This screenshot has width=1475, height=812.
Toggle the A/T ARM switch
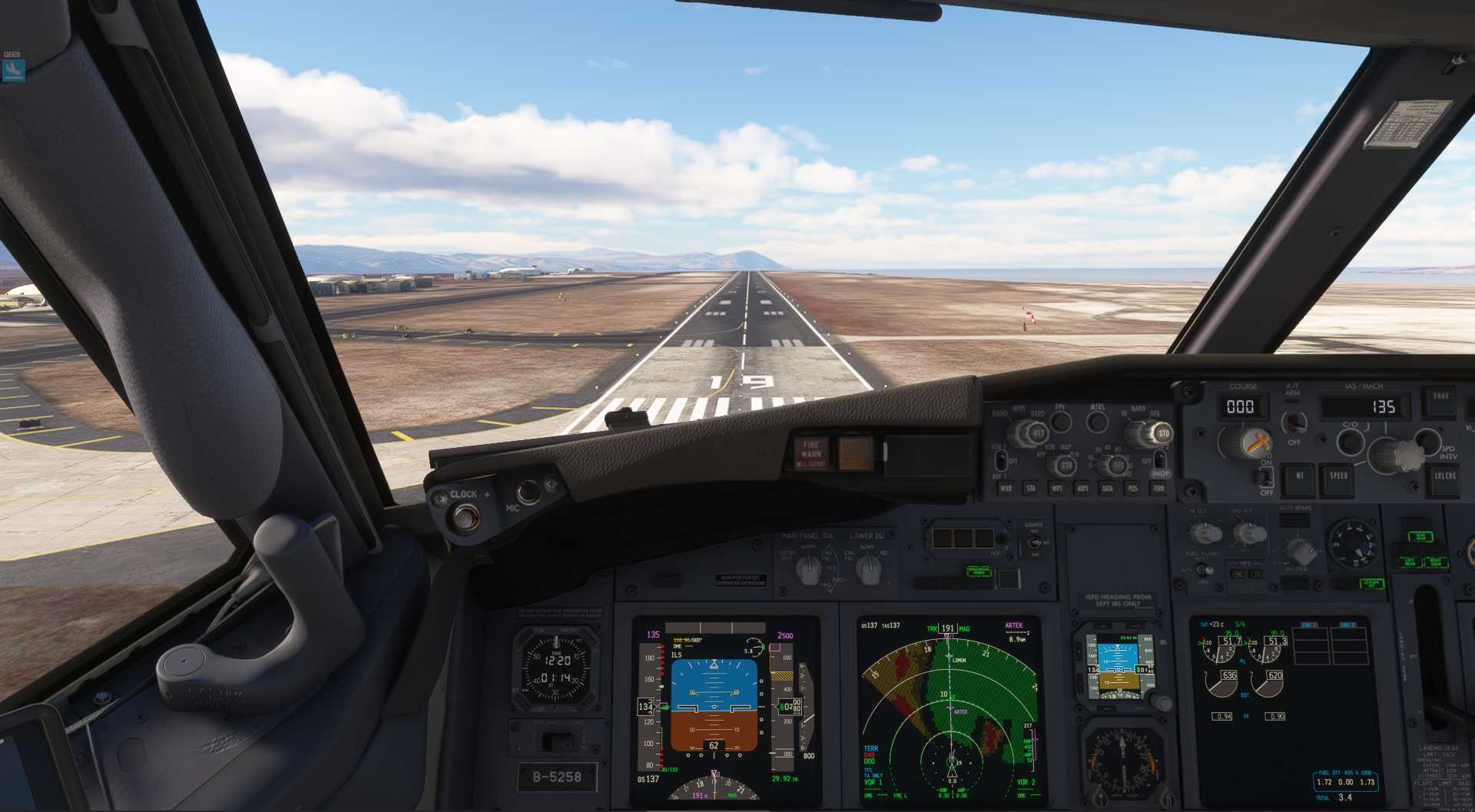(x=1294, y=422)
